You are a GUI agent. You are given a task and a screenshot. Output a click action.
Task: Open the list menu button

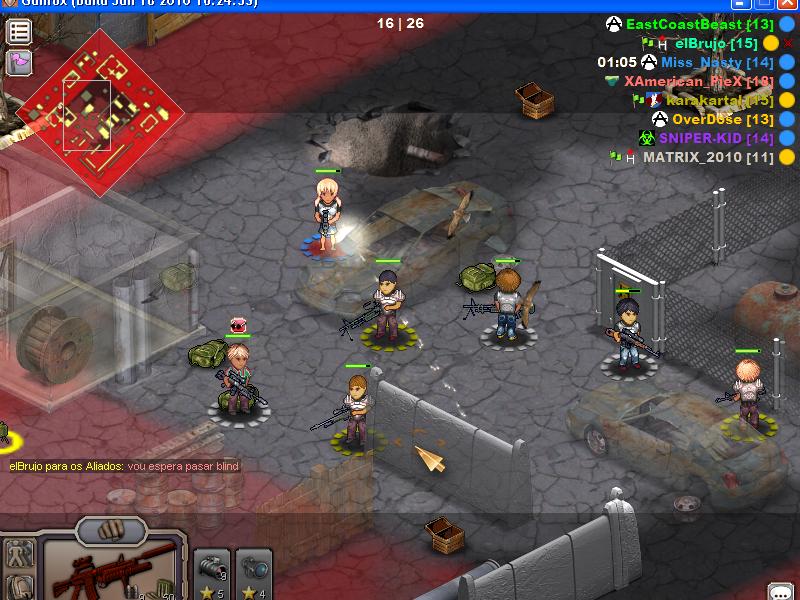coord(19,31)
